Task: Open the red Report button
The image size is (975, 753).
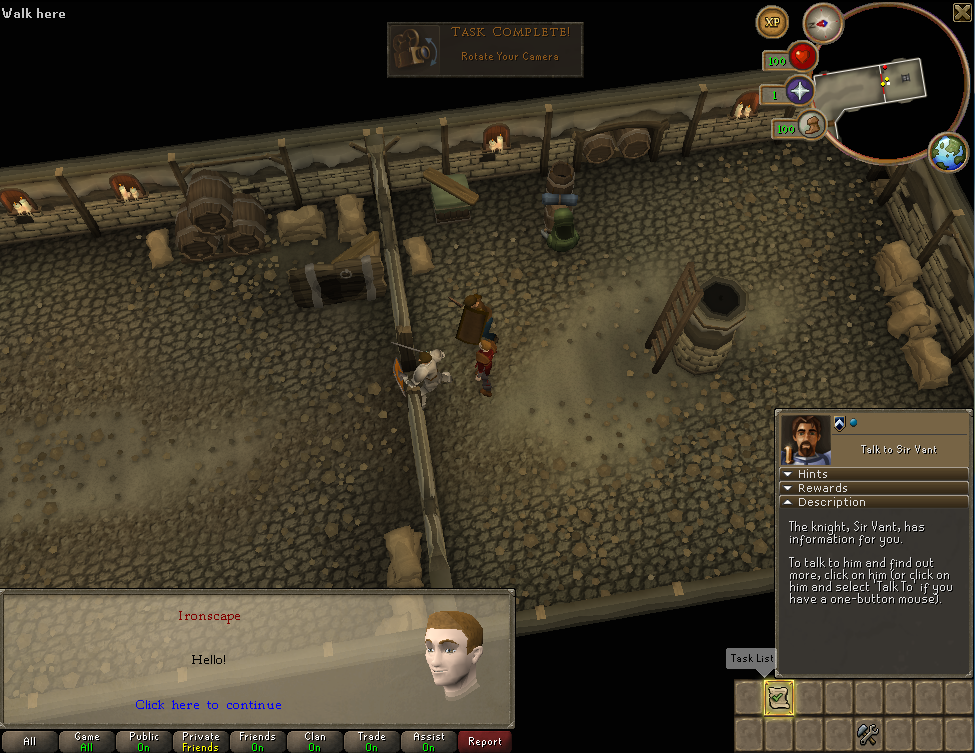Action: click(x=485, y=742)
